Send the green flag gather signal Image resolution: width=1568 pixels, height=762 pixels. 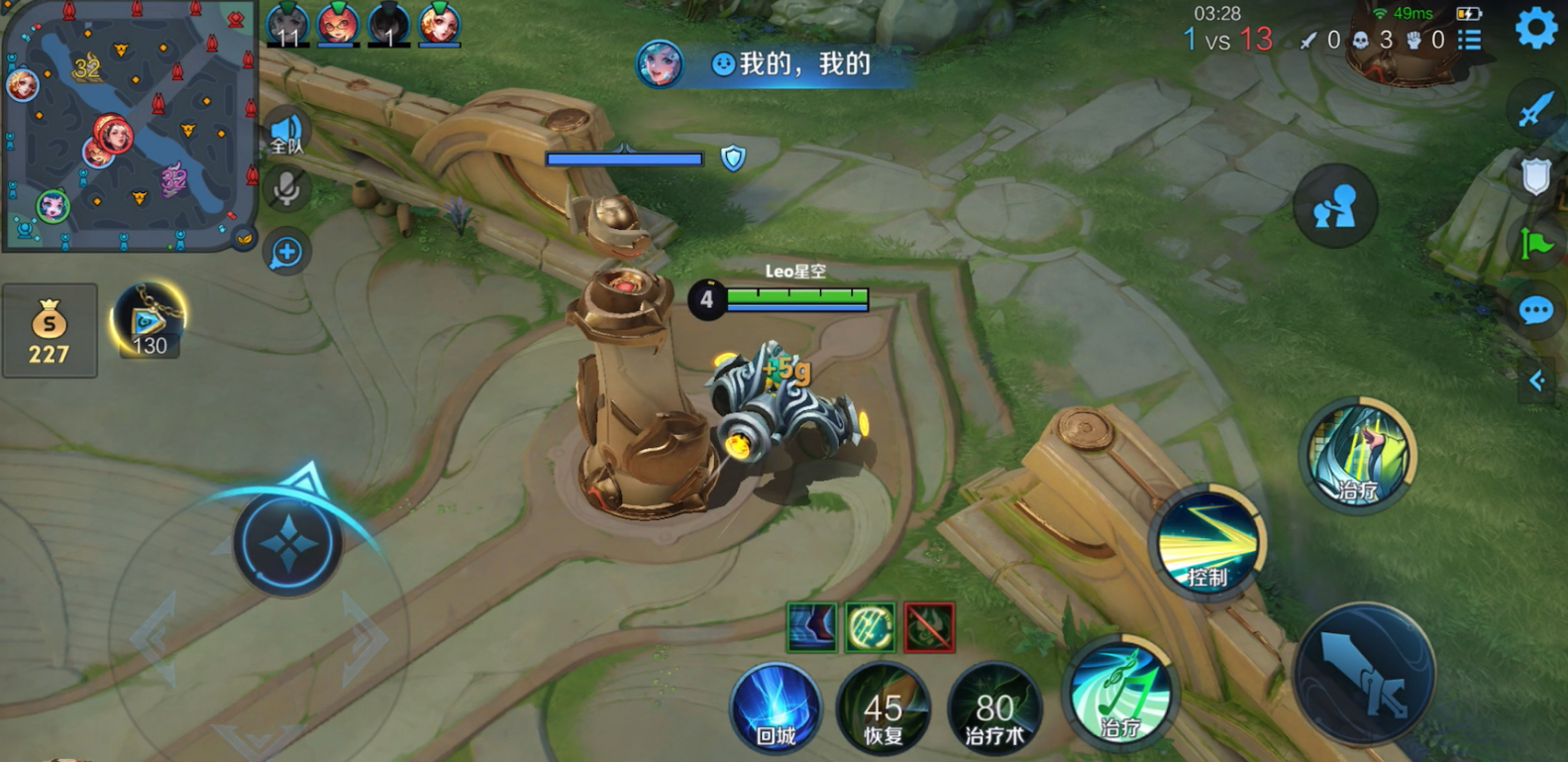pos(1535,243)
